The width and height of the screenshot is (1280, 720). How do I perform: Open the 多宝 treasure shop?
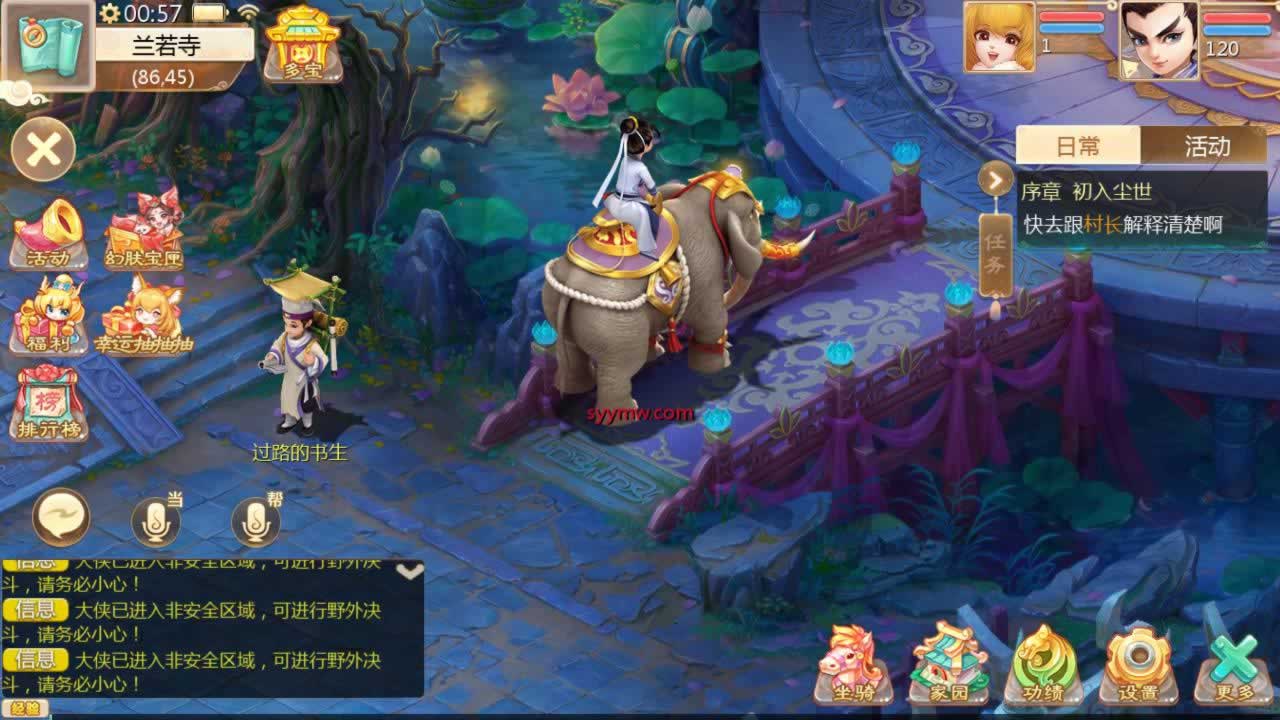(303, 43)
